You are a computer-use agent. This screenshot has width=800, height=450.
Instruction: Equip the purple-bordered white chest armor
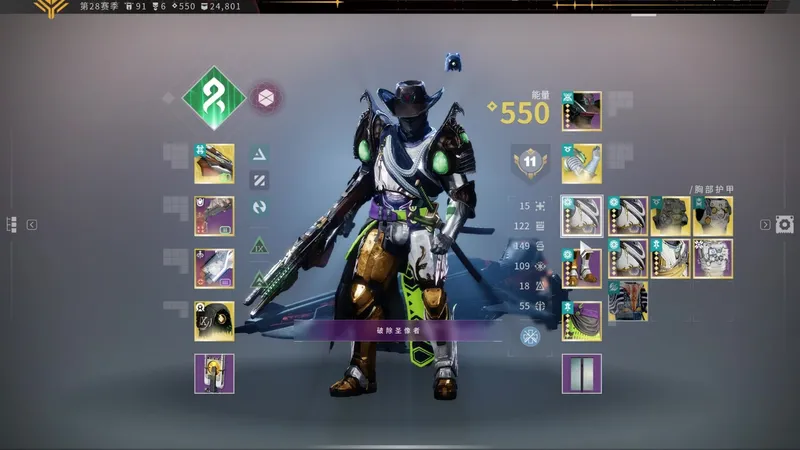click(713, 258)
